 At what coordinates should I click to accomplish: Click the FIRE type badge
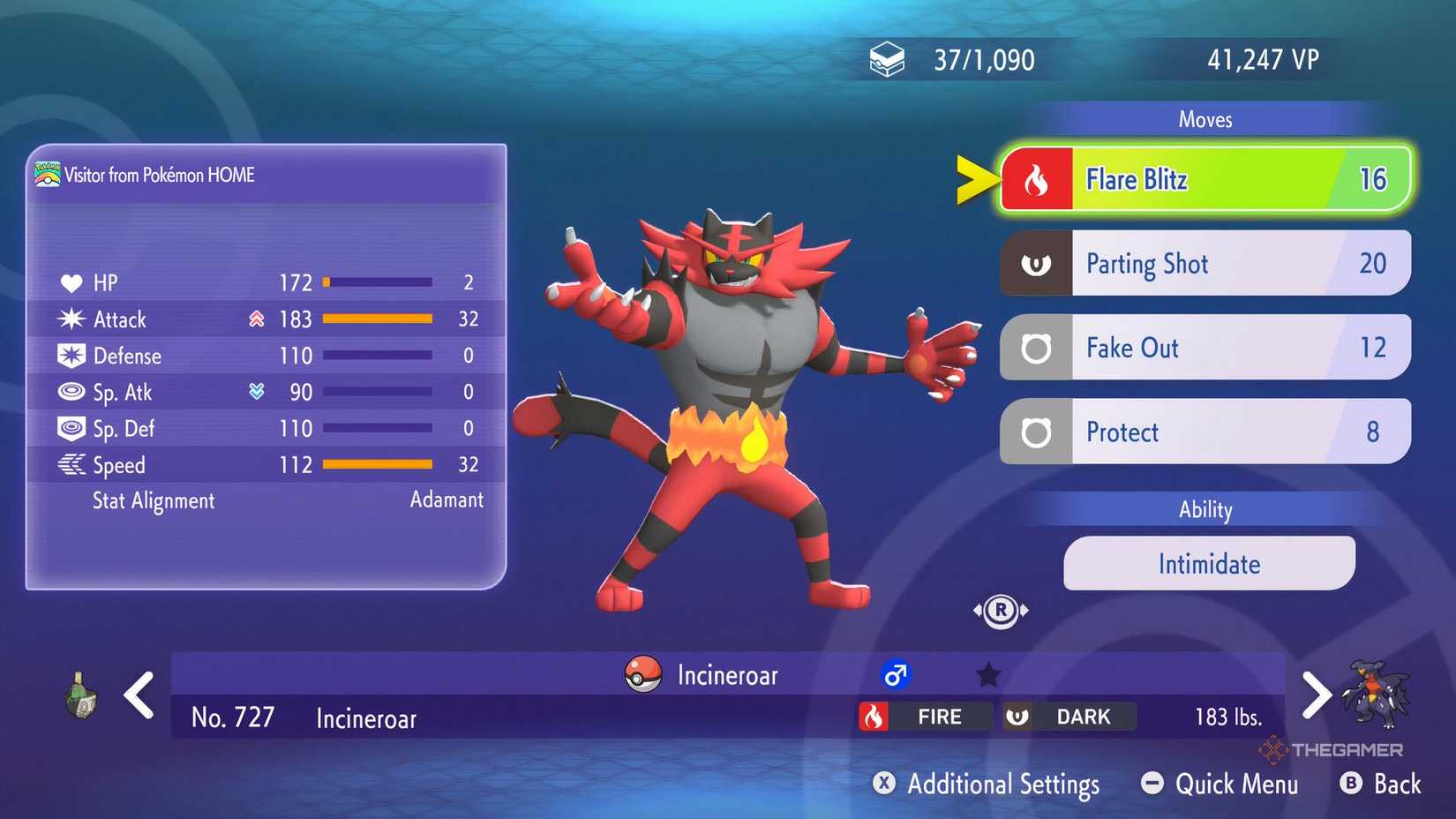923,717
